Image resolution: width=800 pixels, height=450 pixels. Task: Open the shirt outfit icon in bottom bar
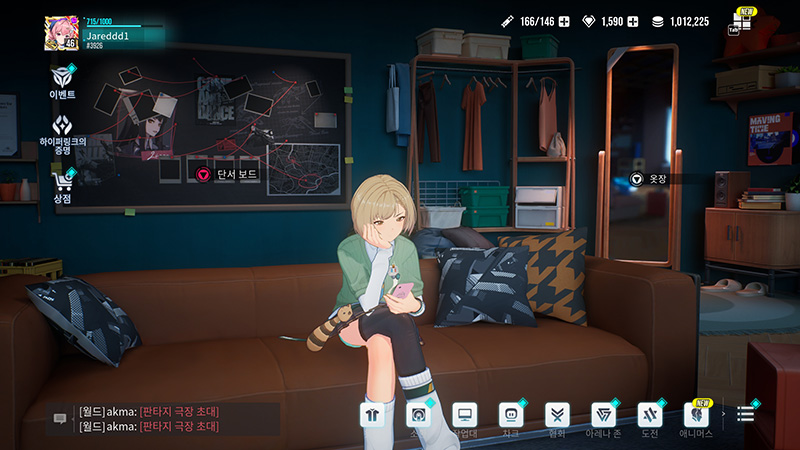click(x=373, y=414)
